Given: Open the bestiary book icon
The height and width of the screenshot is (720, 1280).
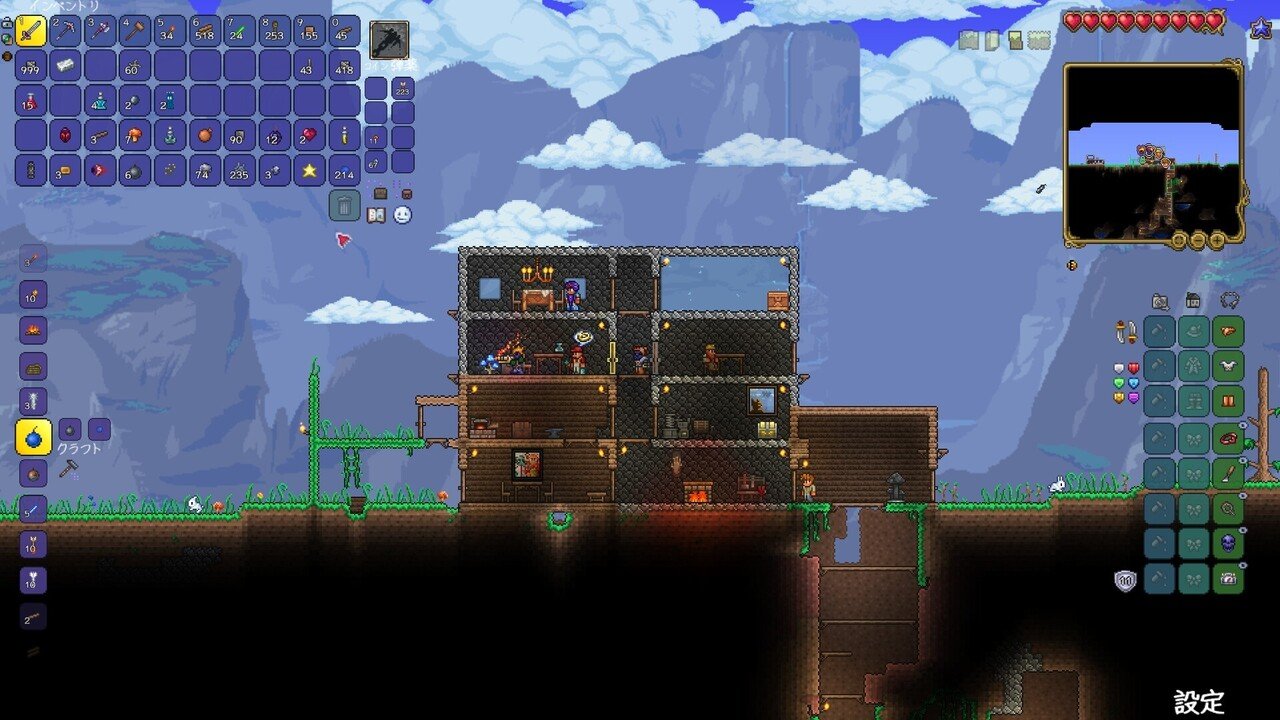Looking at the screenshot, I should pos(376,215).
